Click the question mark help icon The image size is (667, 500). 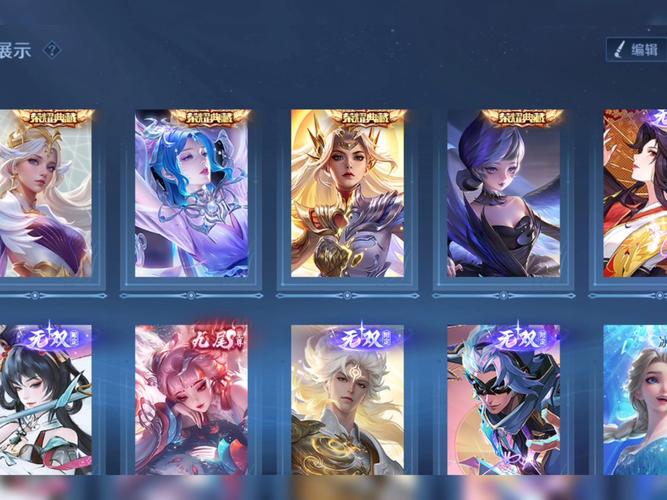pyautogui.click(x=52, y=50)
